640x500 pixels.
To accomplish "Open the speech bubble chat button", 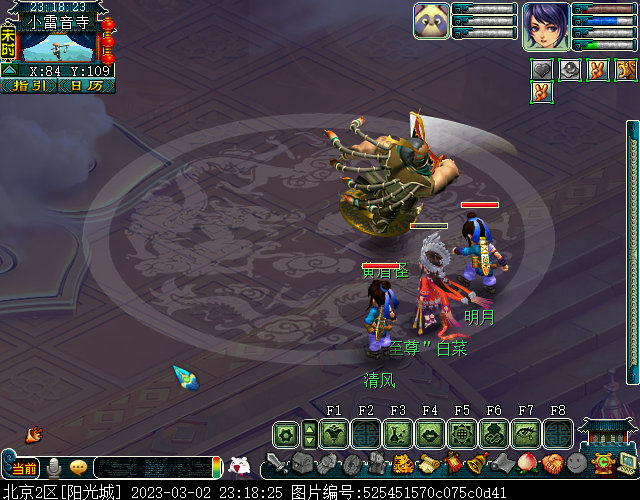I will [78, 467].
